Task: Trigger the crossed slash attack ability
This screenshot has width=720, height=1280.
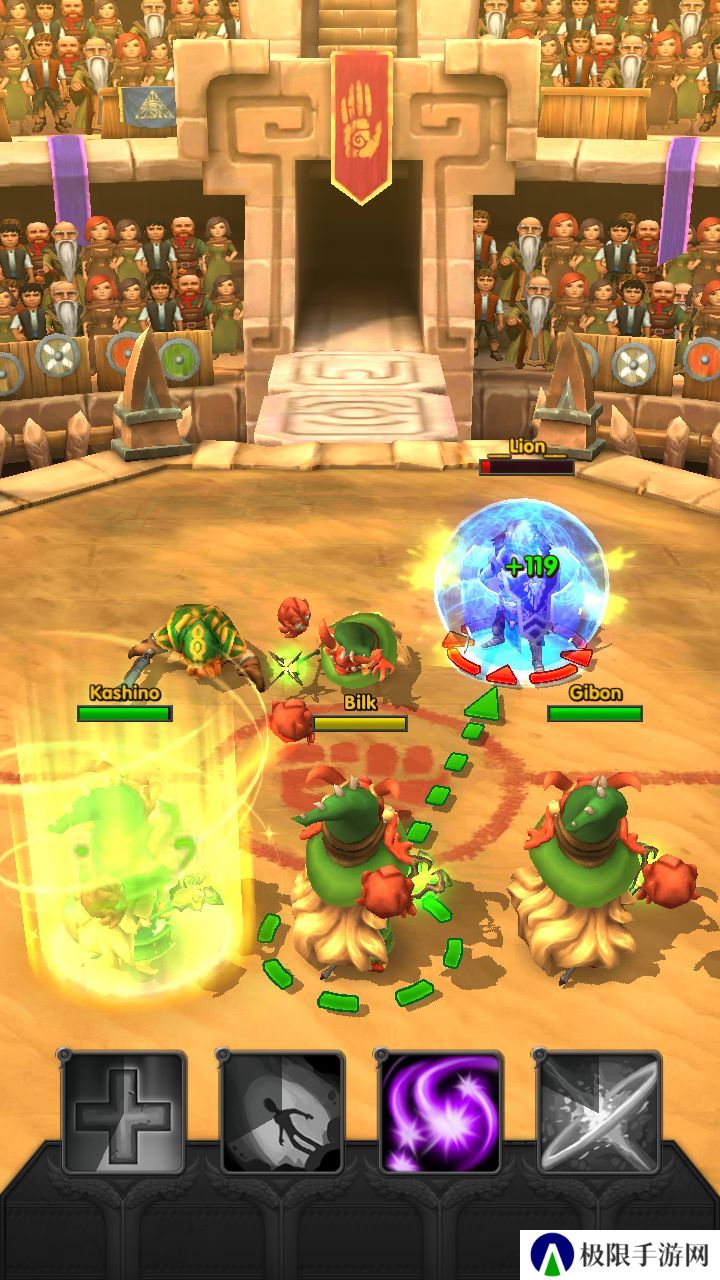Action: coord(598,1112)
